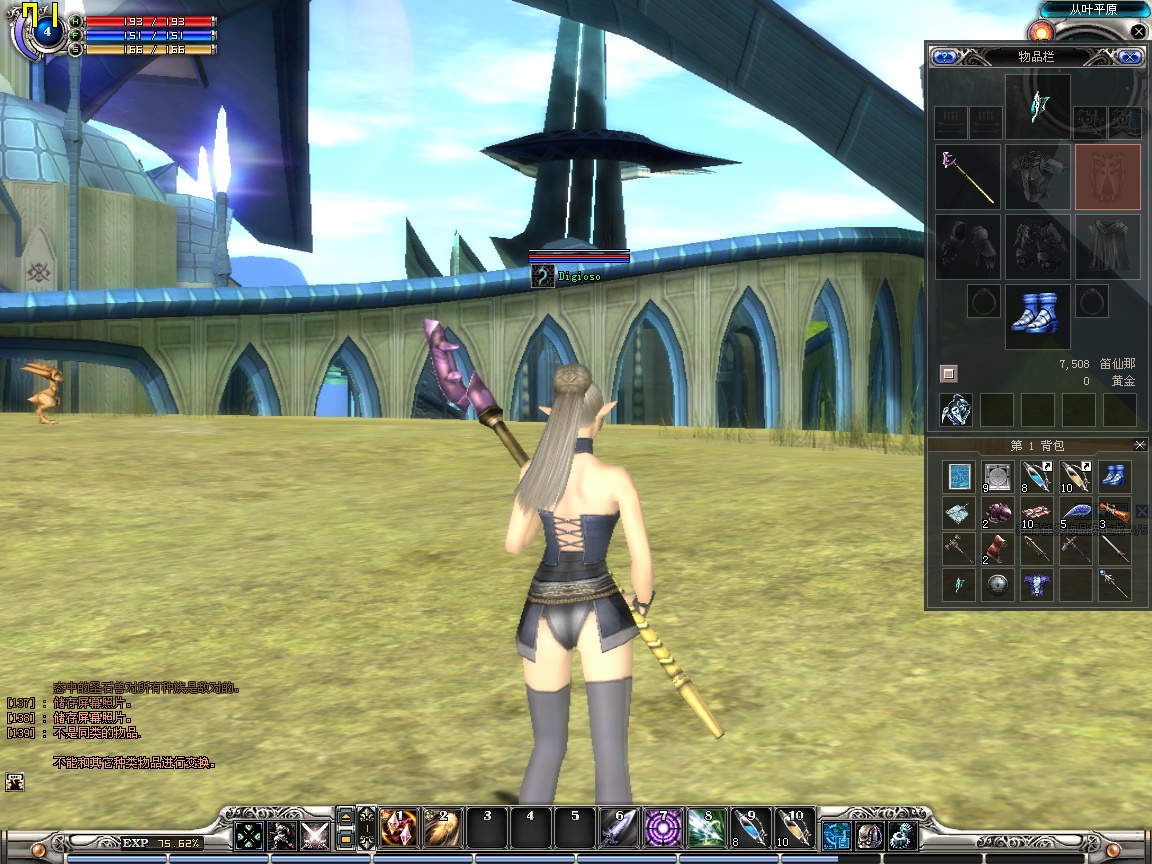Screen dimensions: 1152x864
Task: Open the 物品栏 help button
Action: coord(944,57)
